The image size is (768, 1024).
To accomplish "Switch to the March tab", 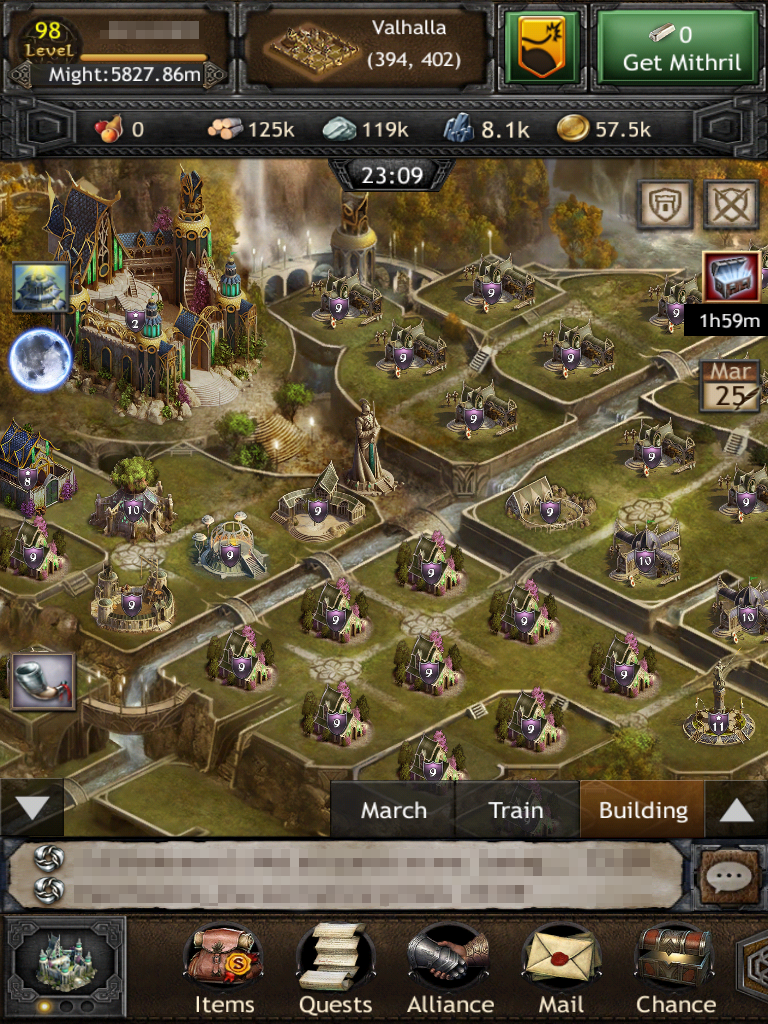I will tap(393, 810).
